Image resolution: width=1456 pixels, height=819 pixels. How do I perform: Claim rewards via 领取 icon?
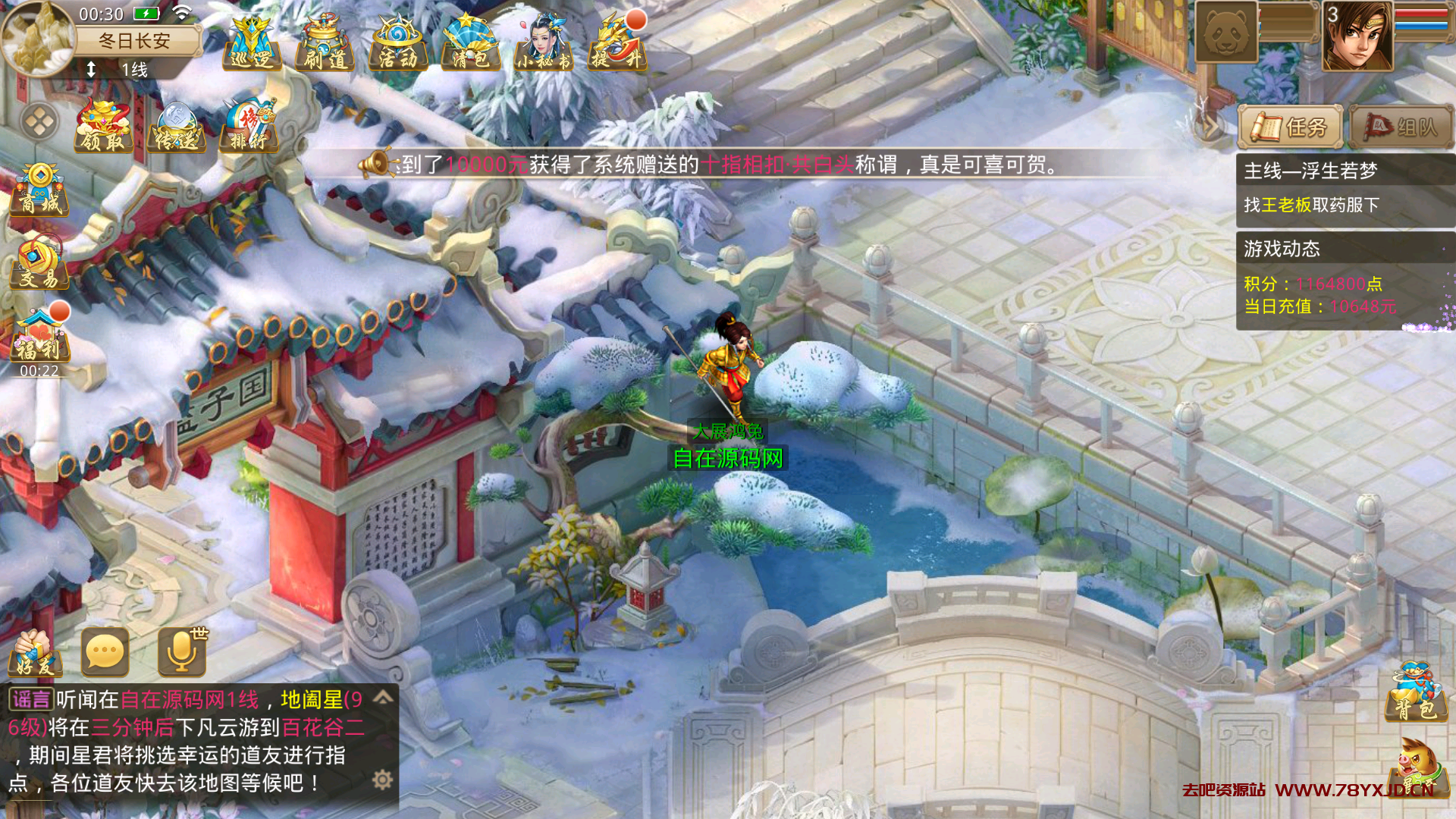(103, 126)
